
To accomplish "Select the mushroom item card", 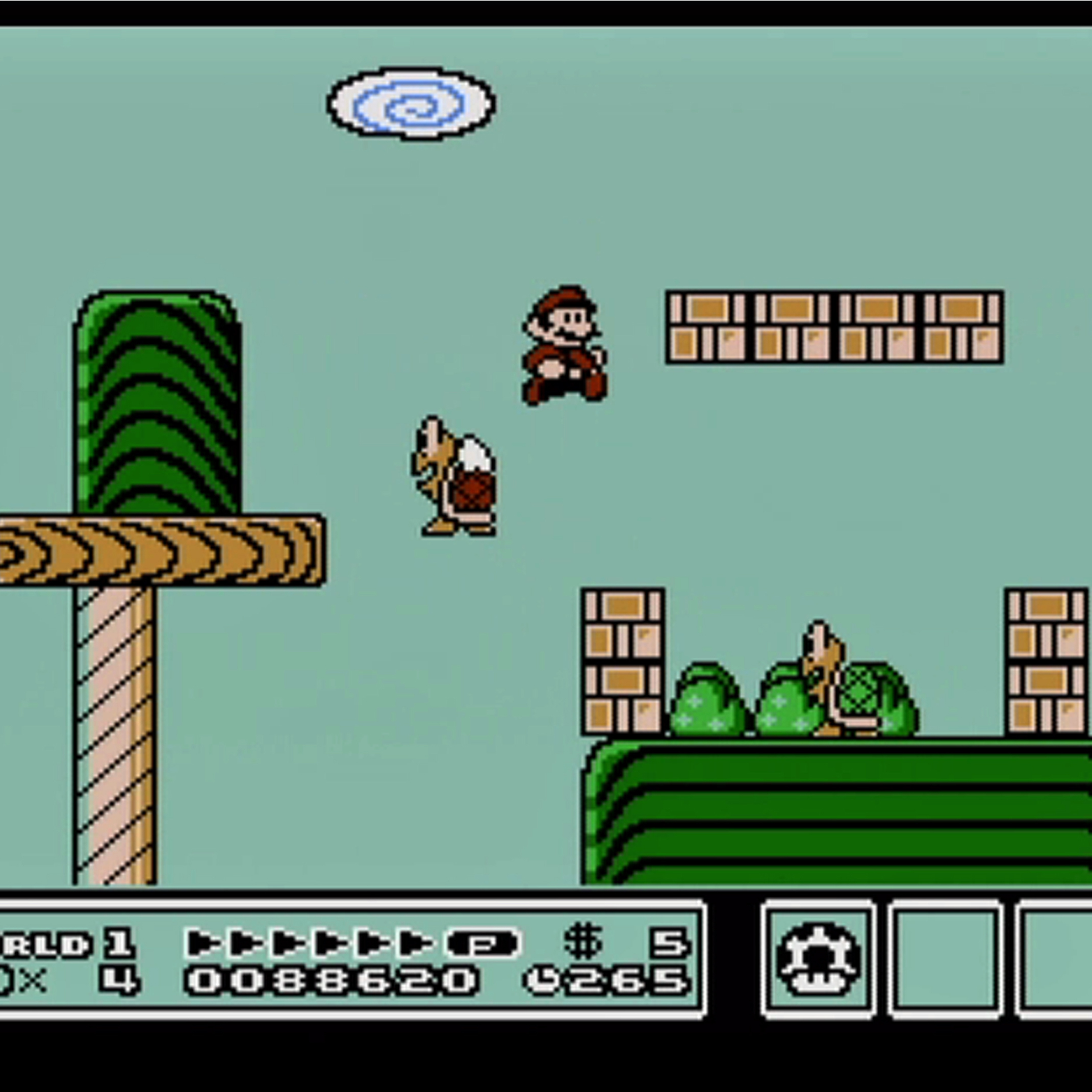I will pyautogui.click(x=818, y=959).
